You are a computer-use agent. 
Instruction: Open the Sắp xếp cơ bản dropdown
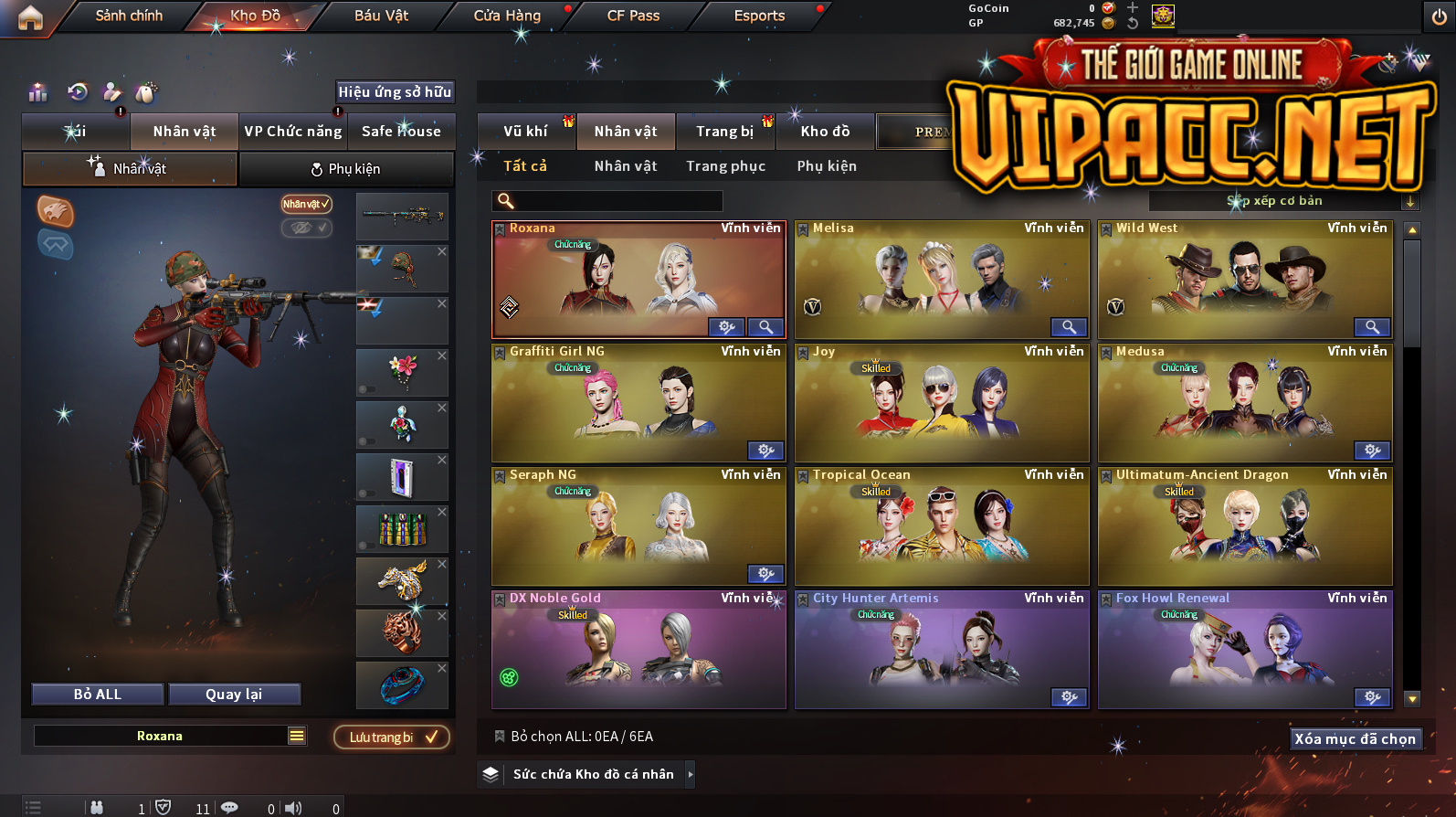[1282, 201]
